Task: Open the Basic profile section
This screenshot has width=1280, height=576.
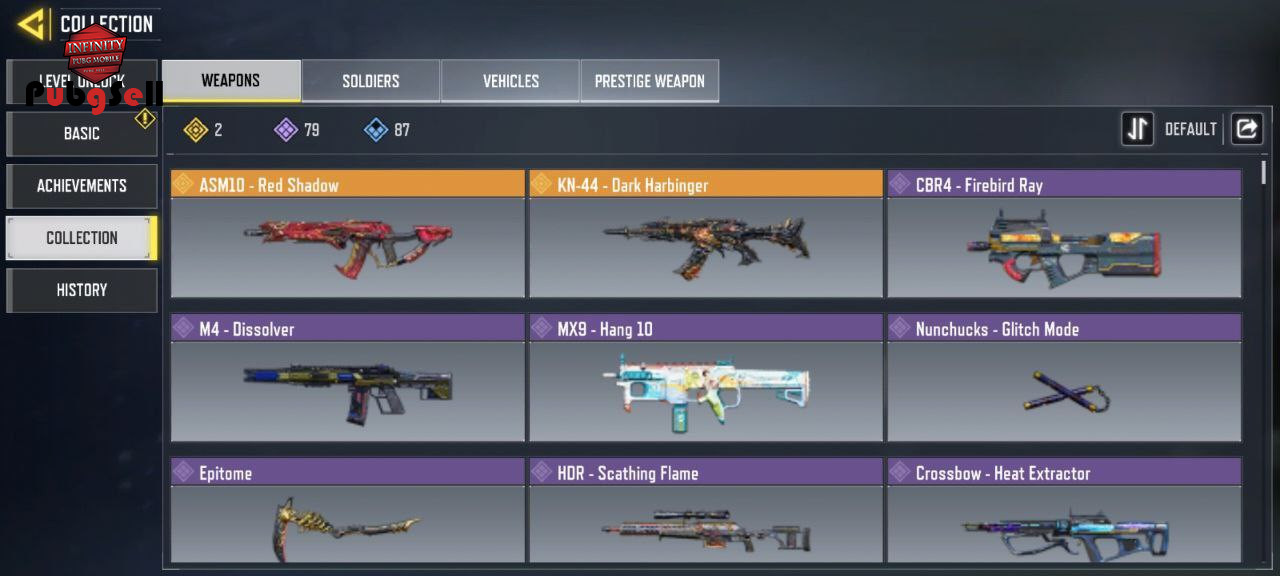Action: click(82, 134)
